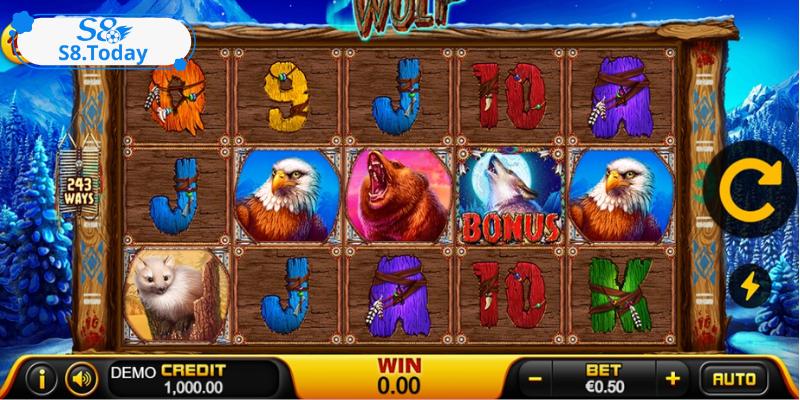Increase the bet with the plus button
The width and height of the screenshot is (800, 400).
(x=673, y=379)
